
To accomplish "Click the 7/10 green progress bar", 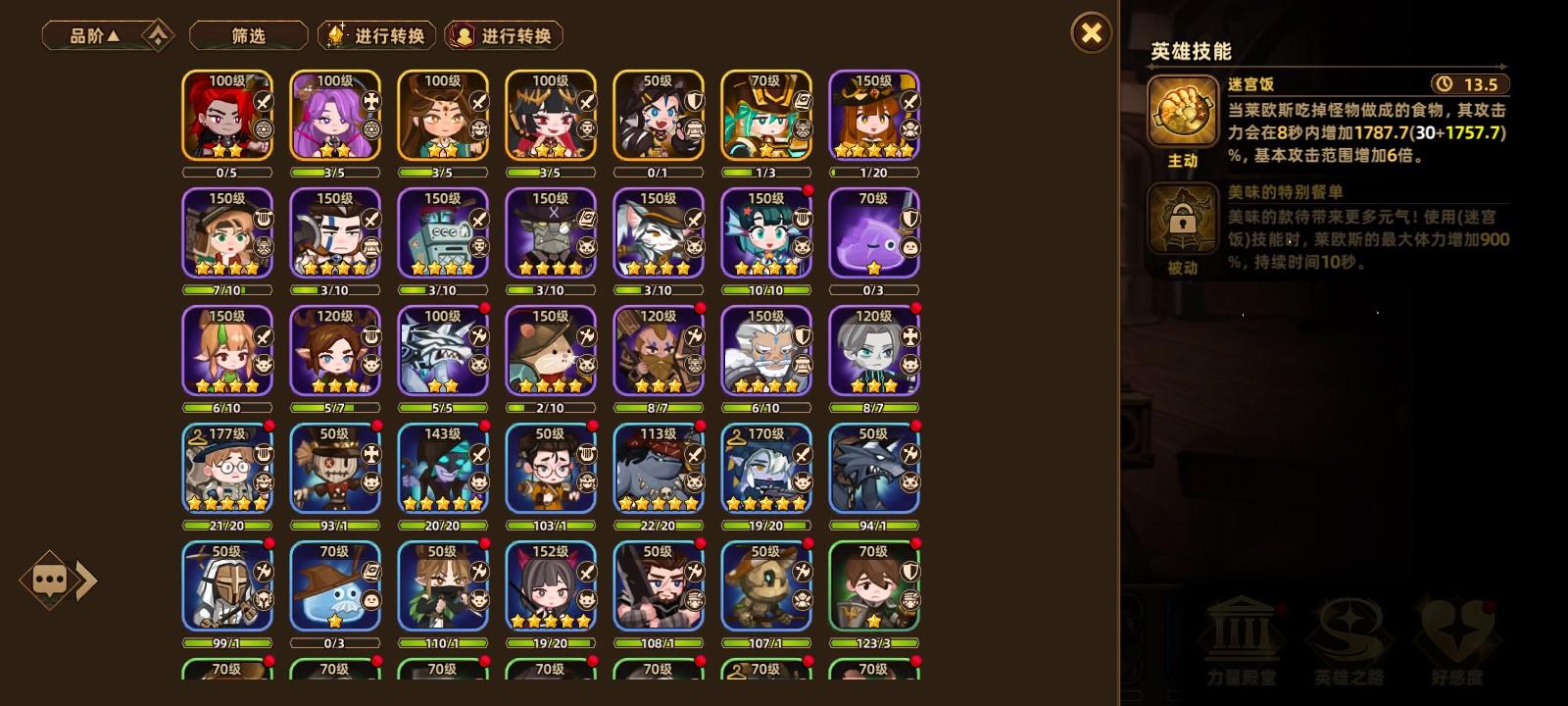I will (226, 289).
